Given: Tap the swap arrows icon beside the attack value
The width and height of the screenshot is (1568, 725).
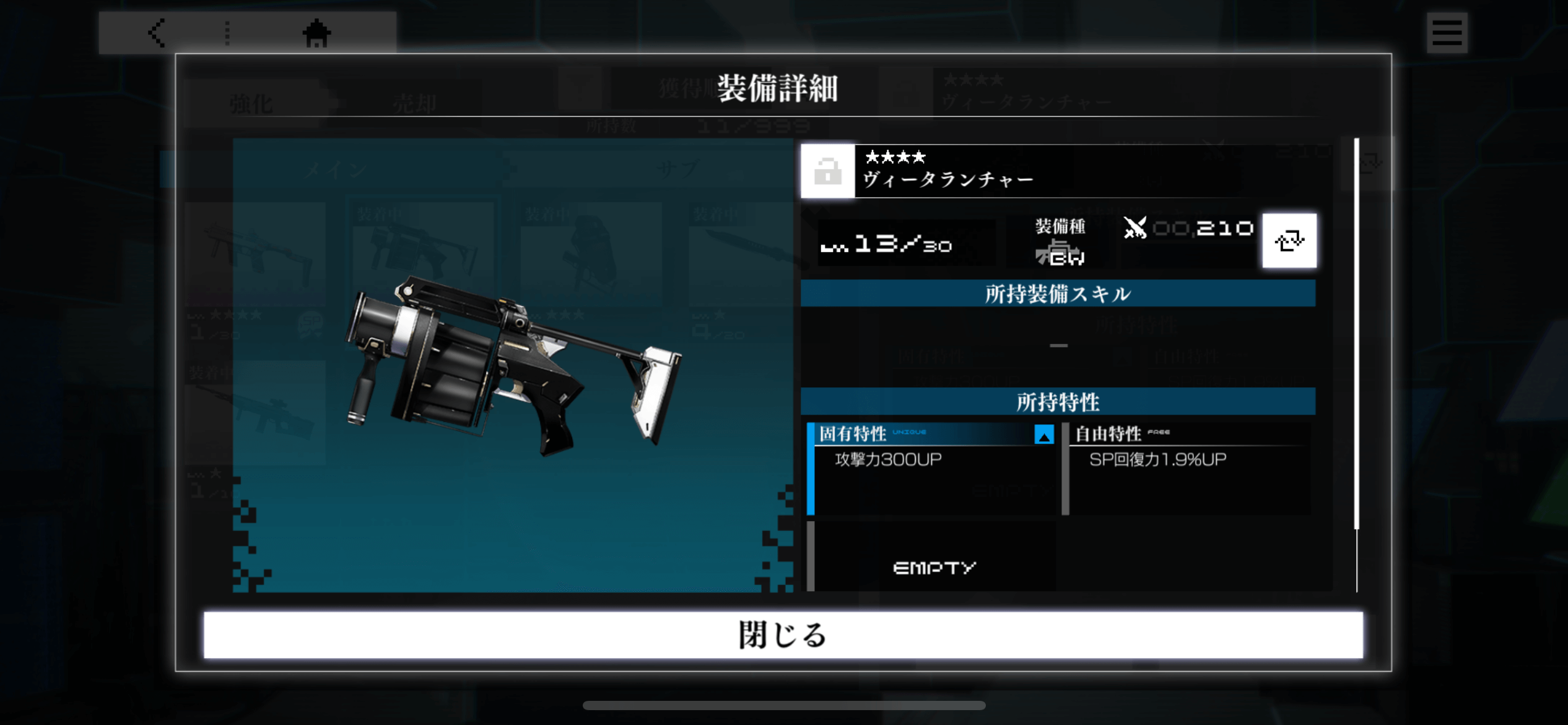Looking at the screenshot, I should [x=1290, y=240].
